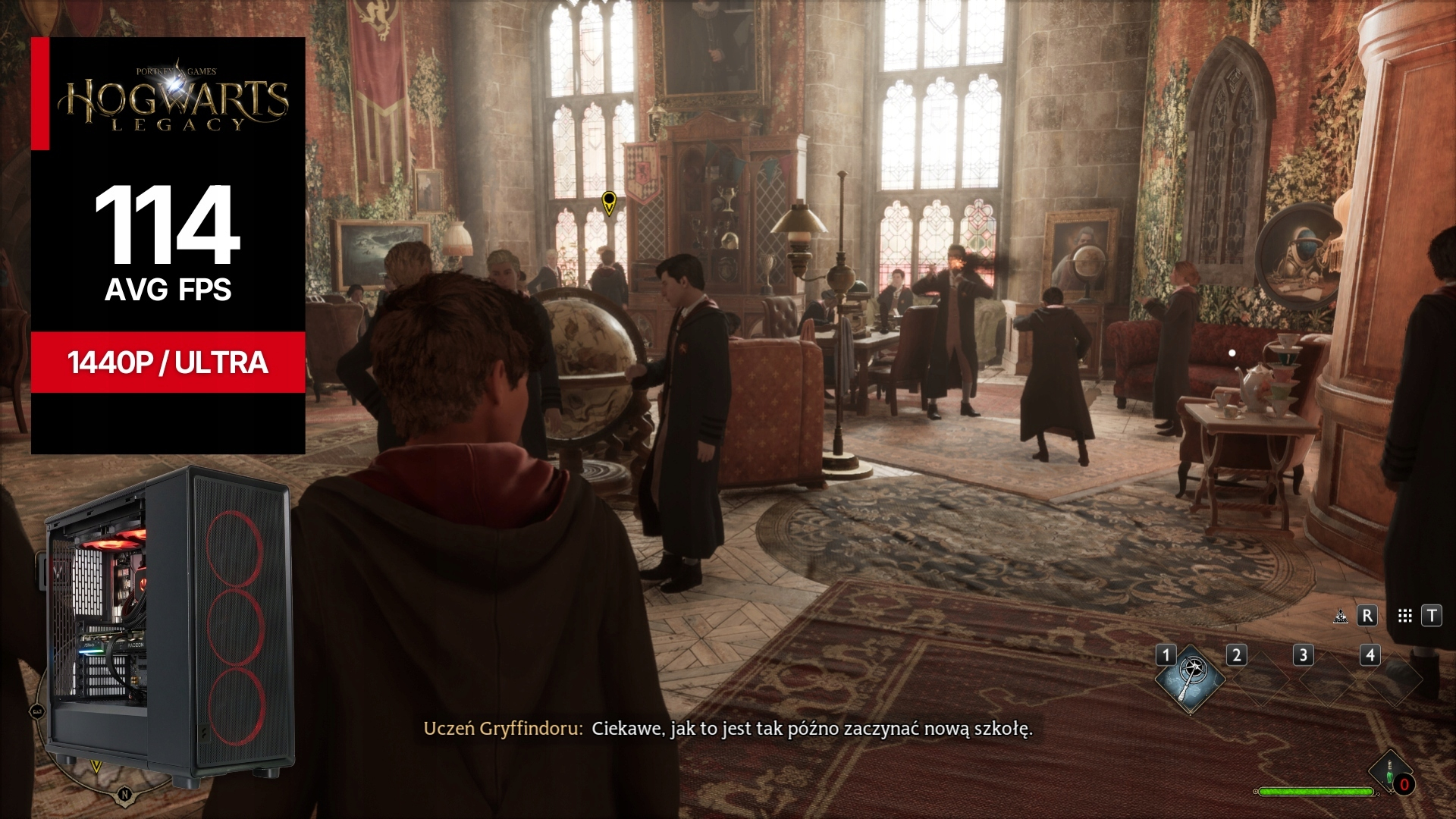Click the Hogwarts Legacy logo in overlay

175,99
